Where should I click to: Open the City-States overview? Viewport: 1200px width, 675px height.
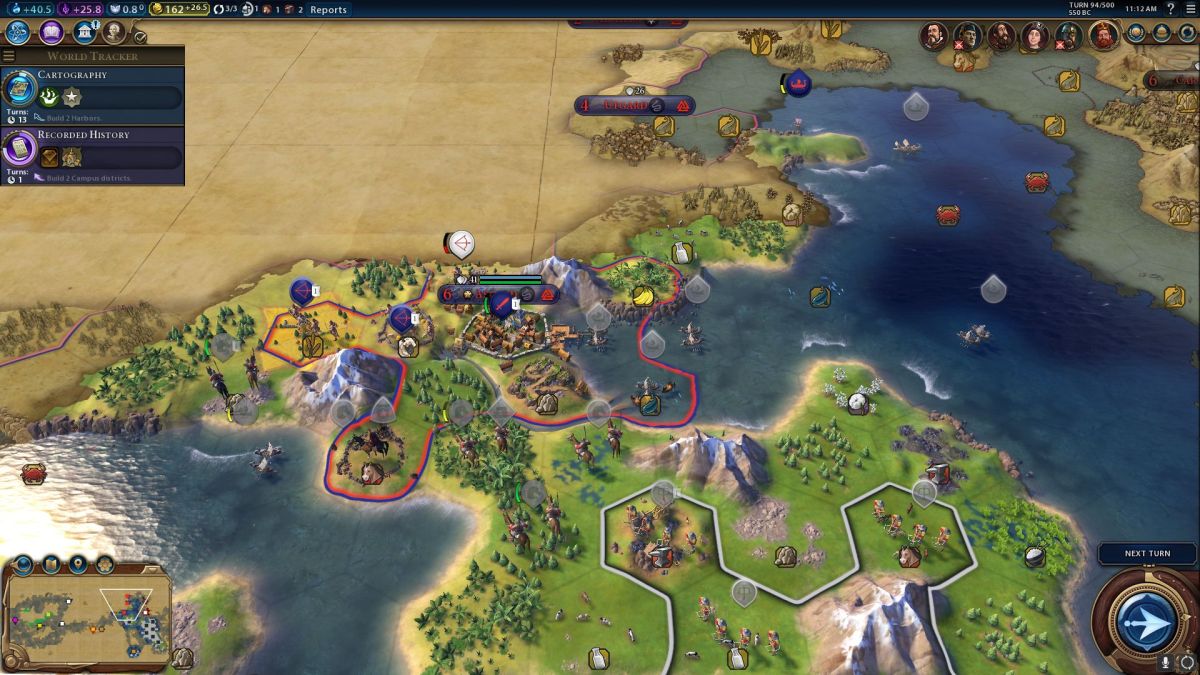(1161, 33)
